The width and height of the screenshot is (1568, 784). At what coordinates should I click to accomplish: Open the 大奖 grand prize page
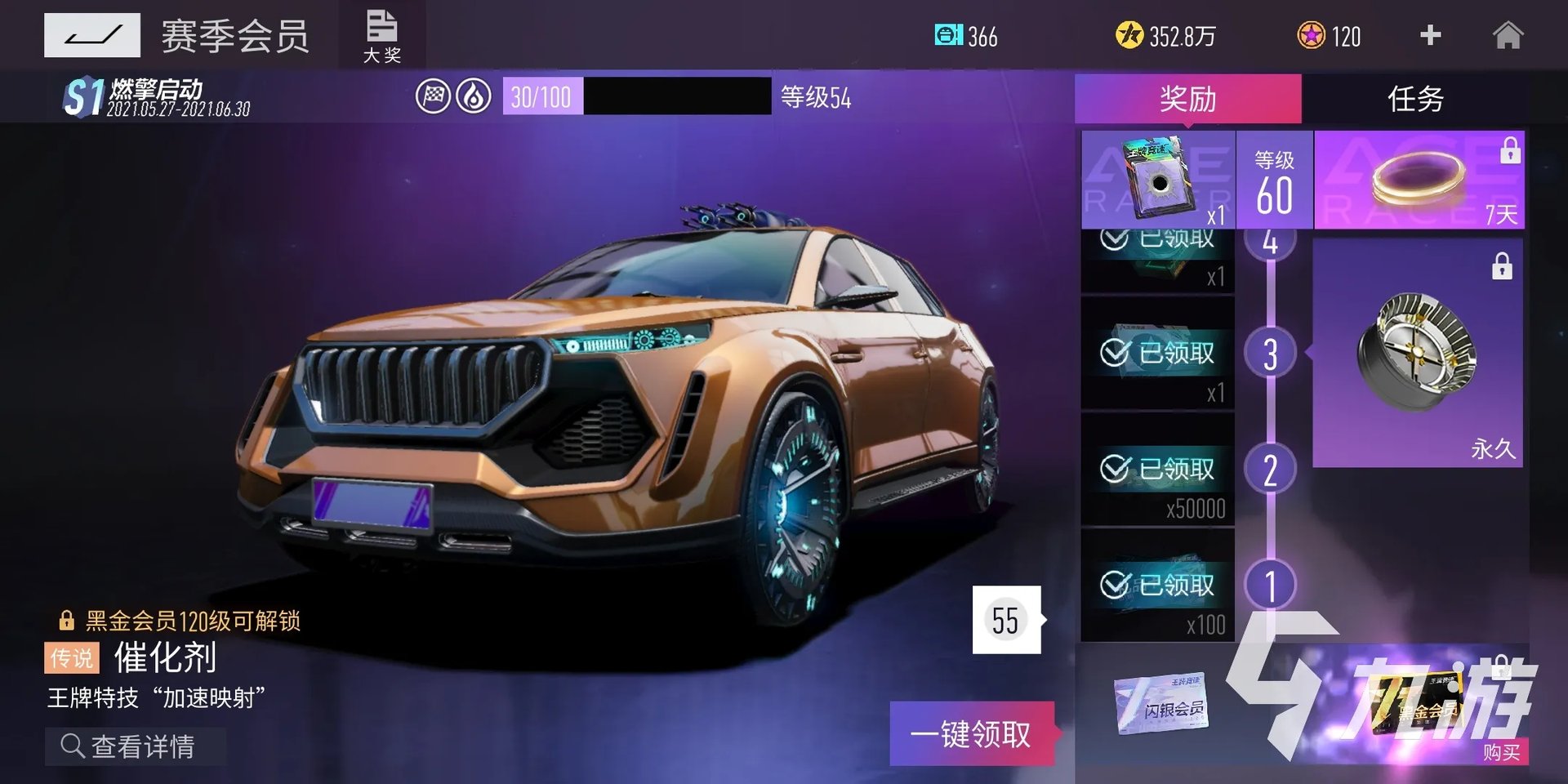pos(381,36)
